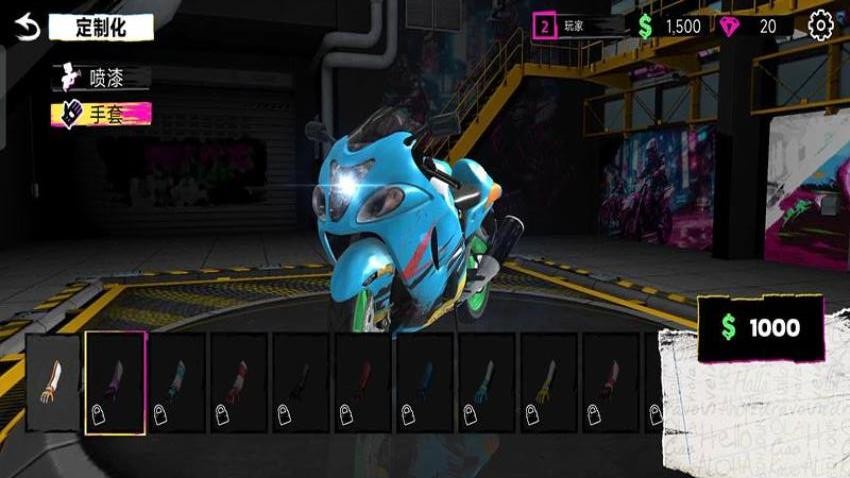
Task: Select the unlocked bare-hand glove slot
Action: click(53, 383)
